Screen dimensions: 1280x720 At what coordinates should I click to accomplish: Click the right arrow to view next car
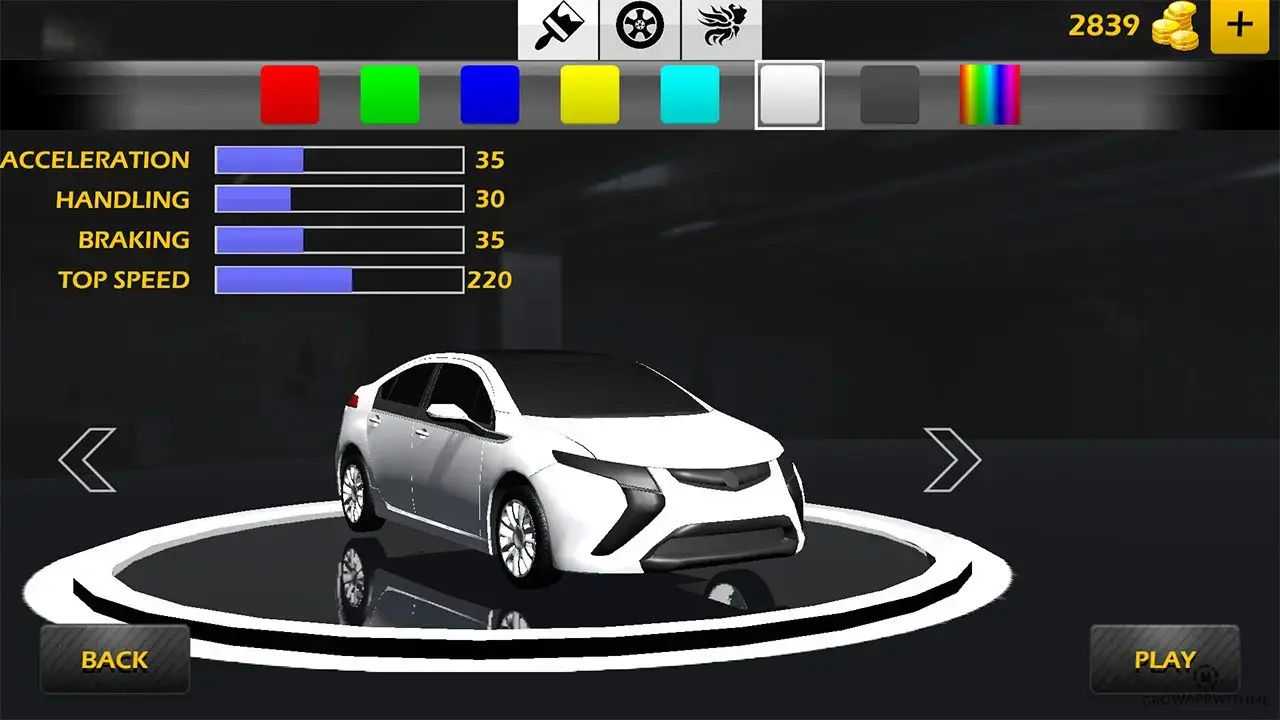(x=955, y=460)
